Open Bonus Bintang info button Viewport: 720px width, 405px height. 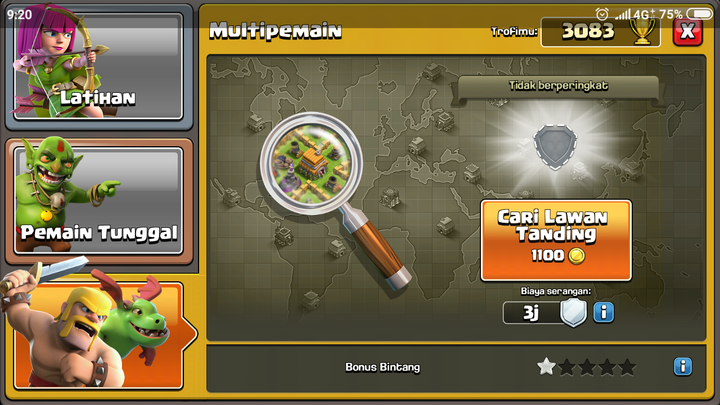coord(683,367)
